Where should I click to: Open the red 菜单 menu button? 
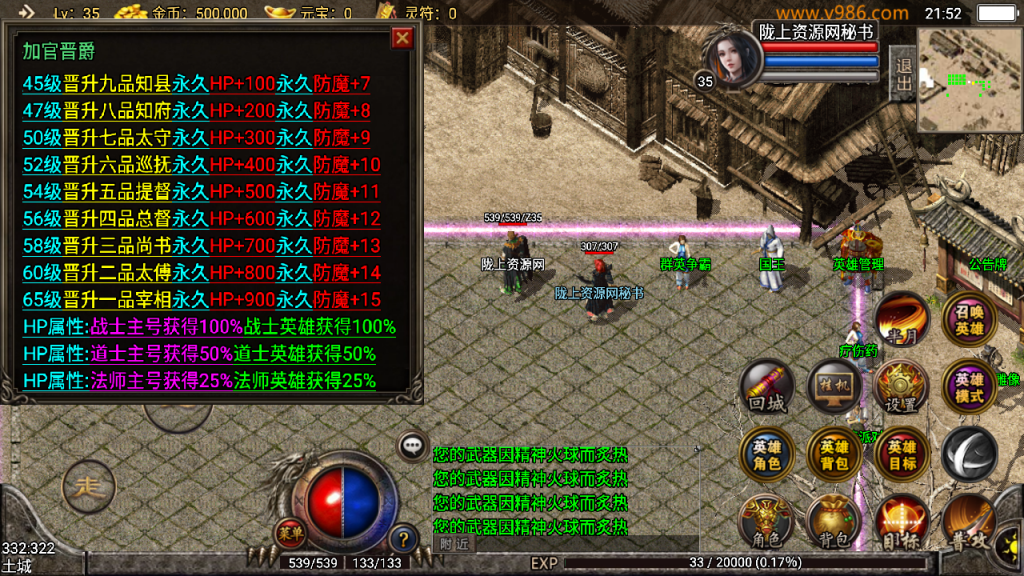pyautogui.click(x=291, y=529)
